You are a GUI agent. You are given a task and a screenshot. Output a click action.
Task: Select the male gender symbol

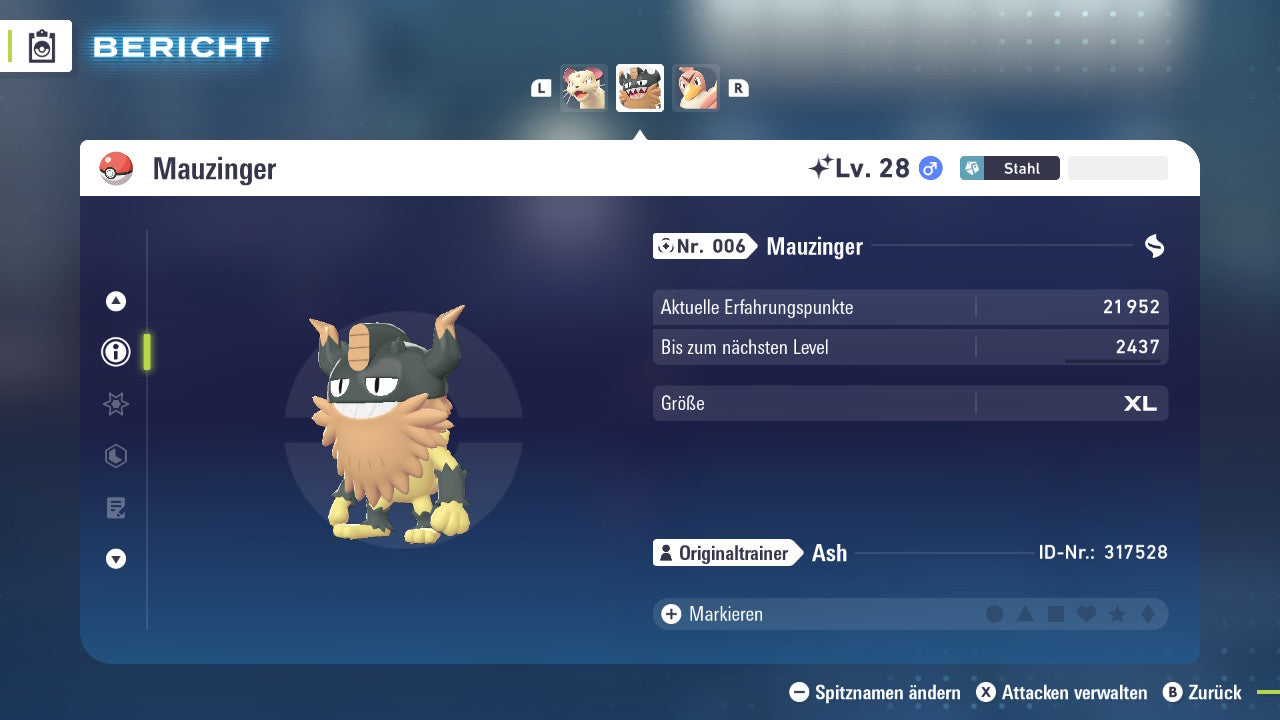(929, 168)
